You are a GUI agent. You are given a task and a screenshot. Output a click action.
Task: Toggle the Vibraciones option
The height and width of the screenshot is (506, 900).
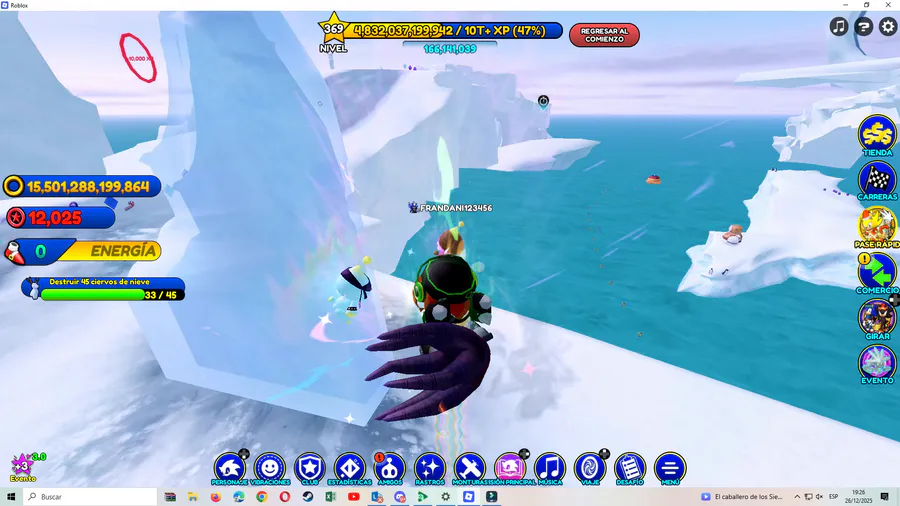(x=269, y=467)
